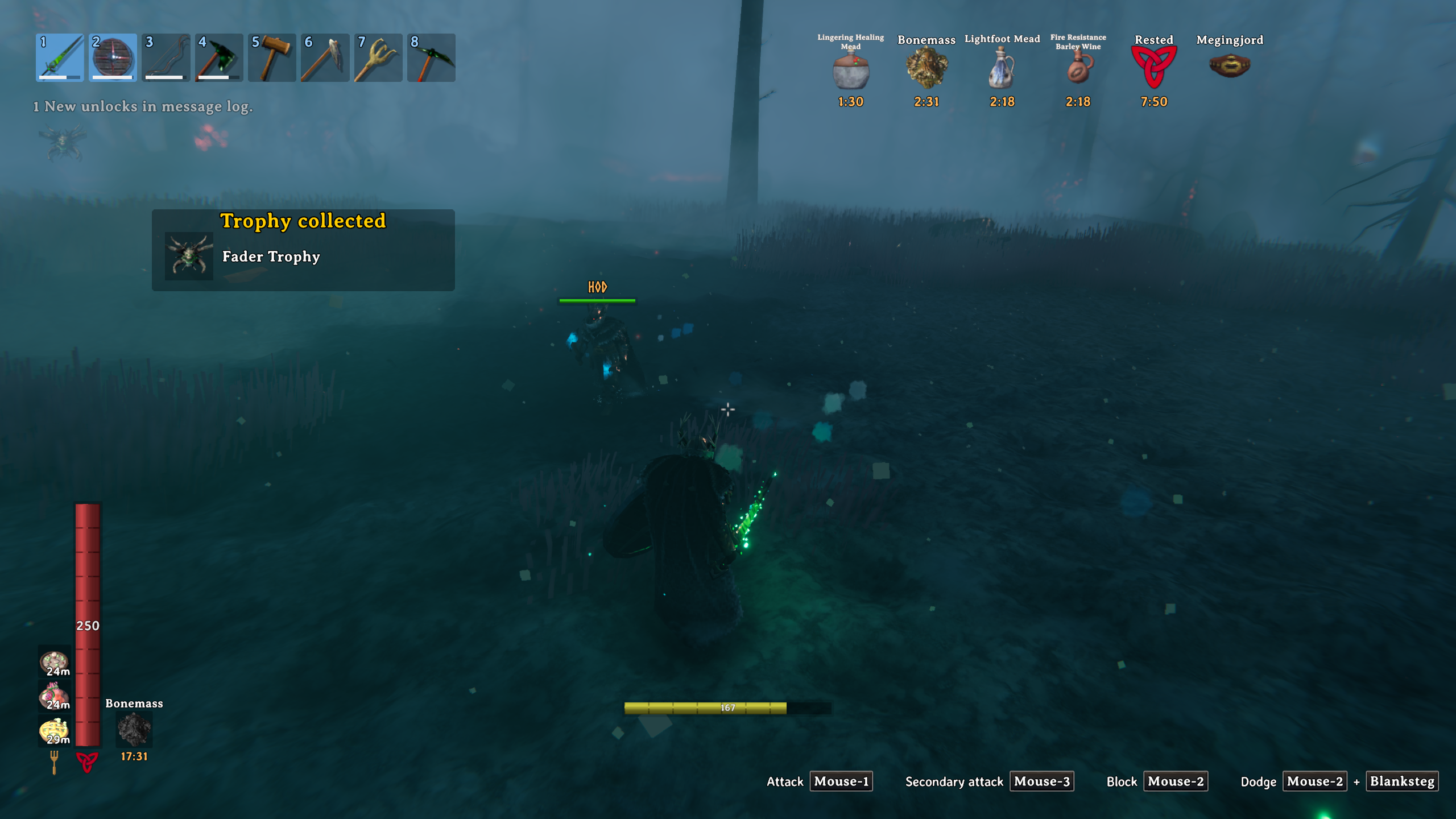This screenshot has height=819, width=1456.
Task: Choose the bow in hotbar slot 3
Action: pyautogui.click(x=166, y=57)
